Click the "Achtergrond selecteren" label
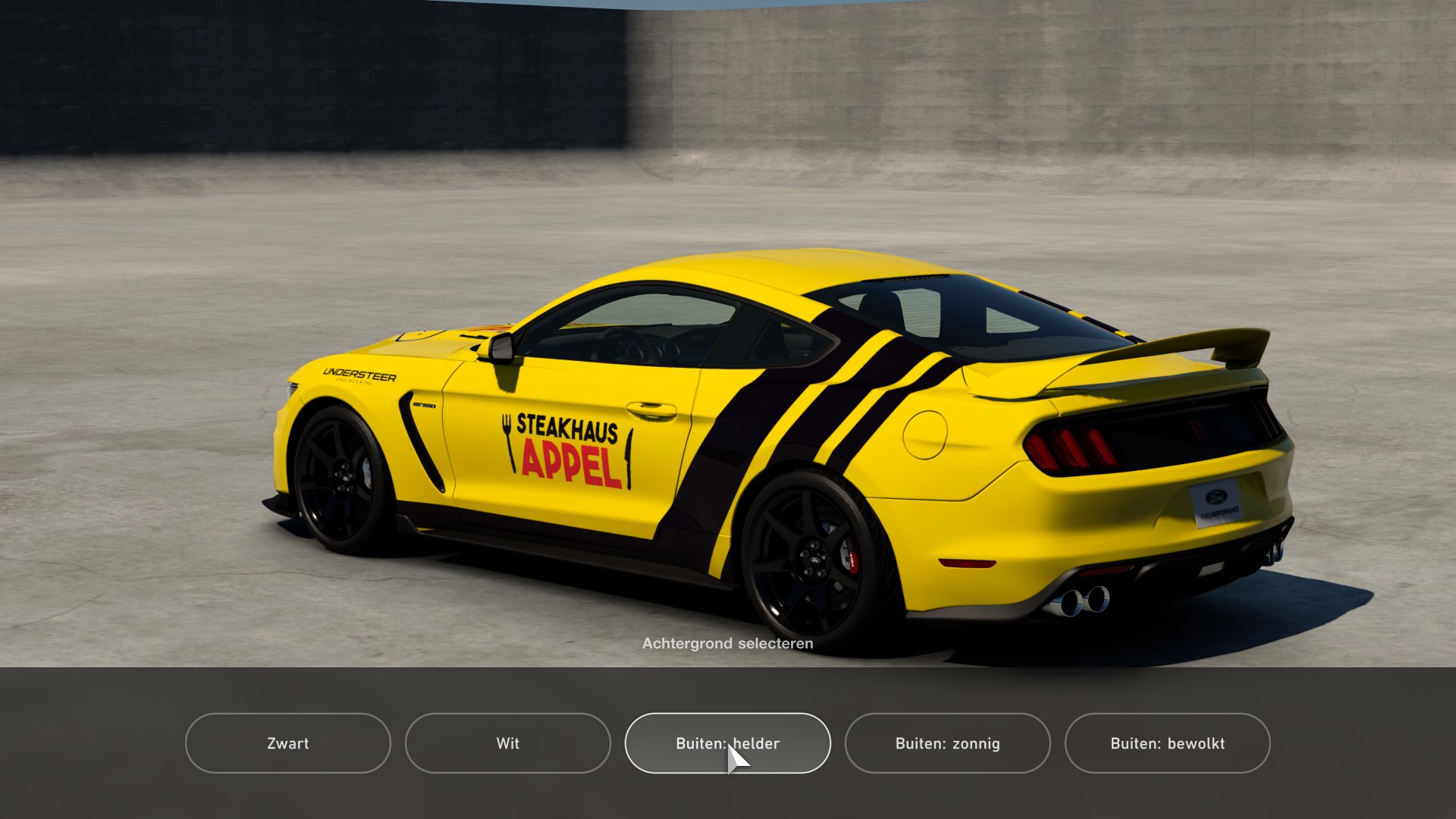Screen dimensions: 1456x819 pyautogui.click(x=727, y=643)
